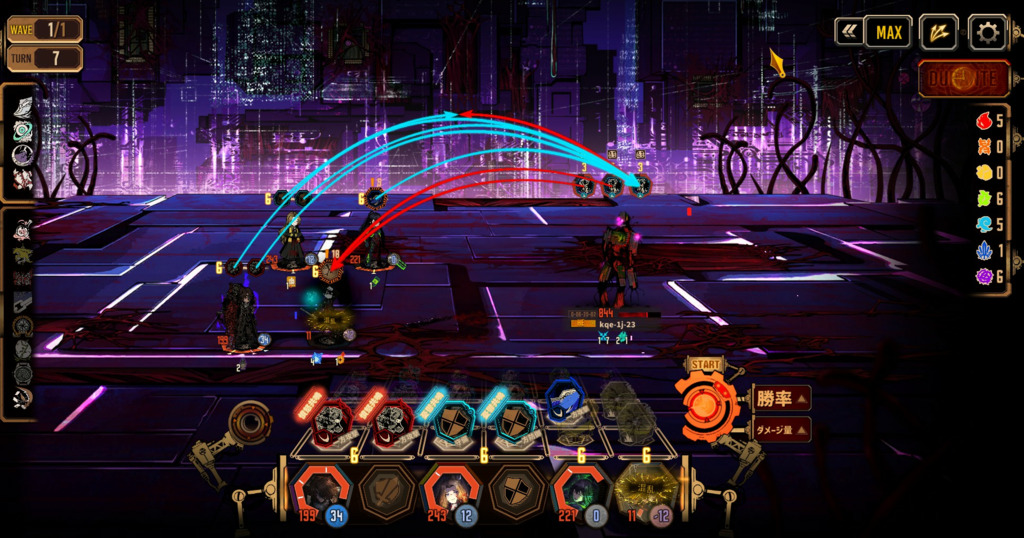Screen dimensions: 1024x538
Task: Open the gear settings menu
Action: pos(987,32)
